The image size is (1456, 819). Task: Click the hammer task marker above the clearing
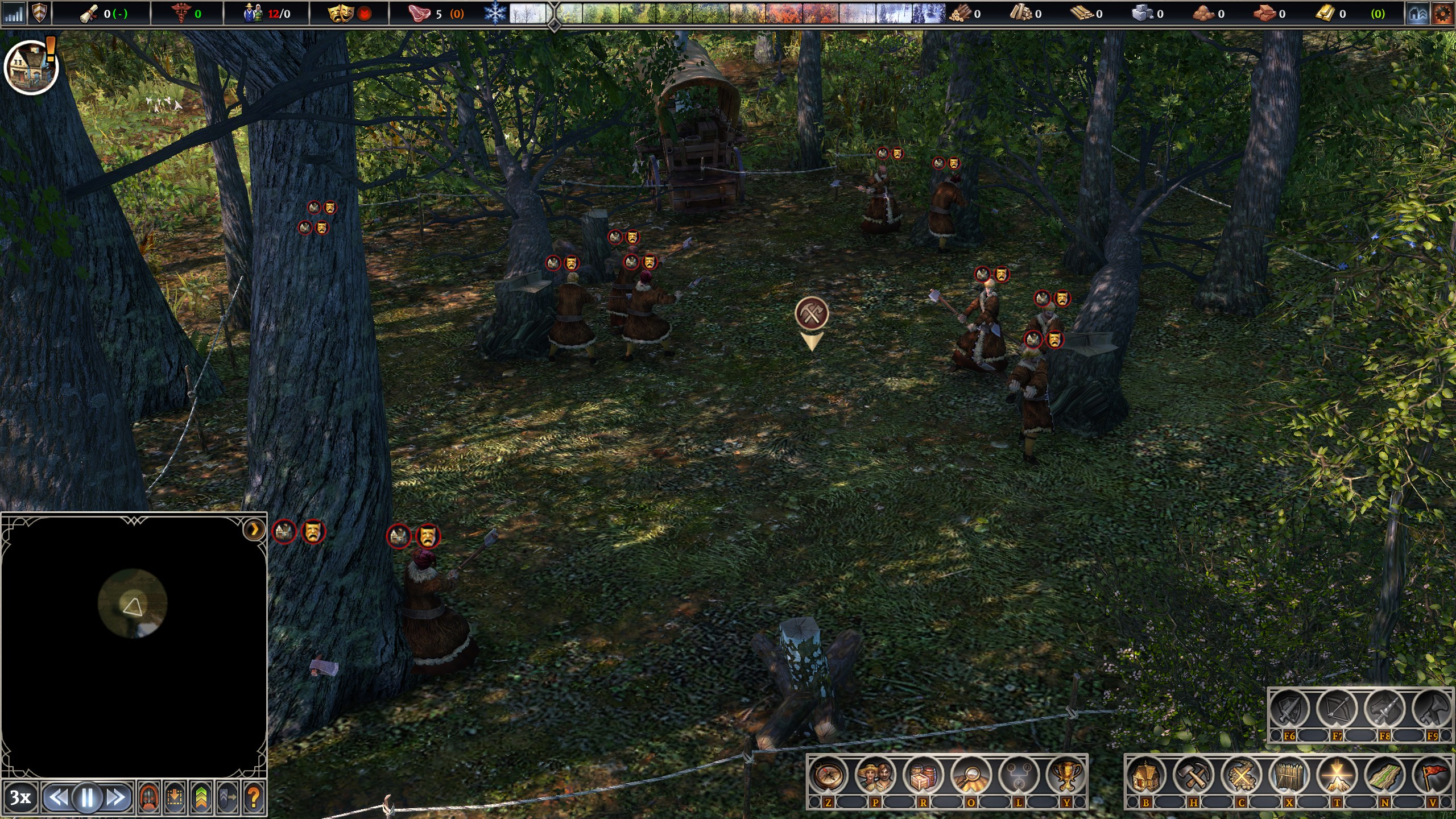812,313
